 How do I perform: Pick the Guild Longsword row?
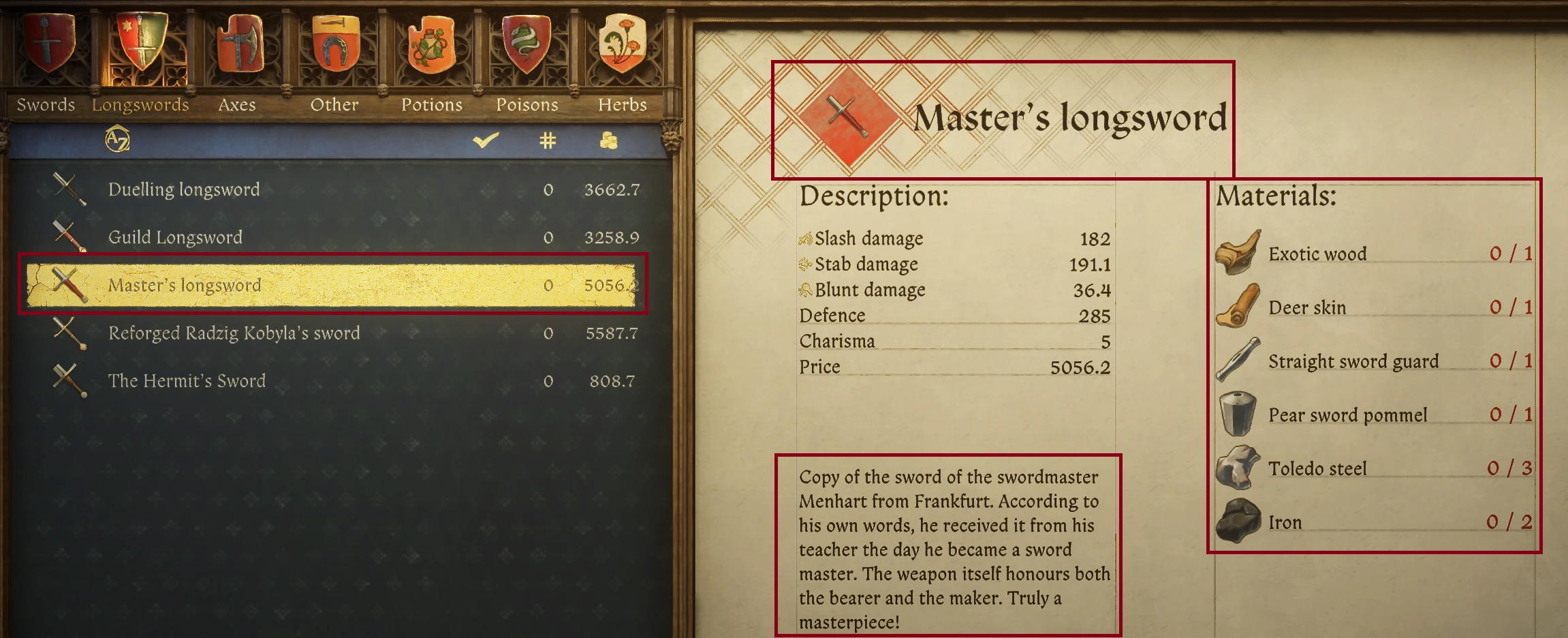pyautogui.click(x=175, y=237)
